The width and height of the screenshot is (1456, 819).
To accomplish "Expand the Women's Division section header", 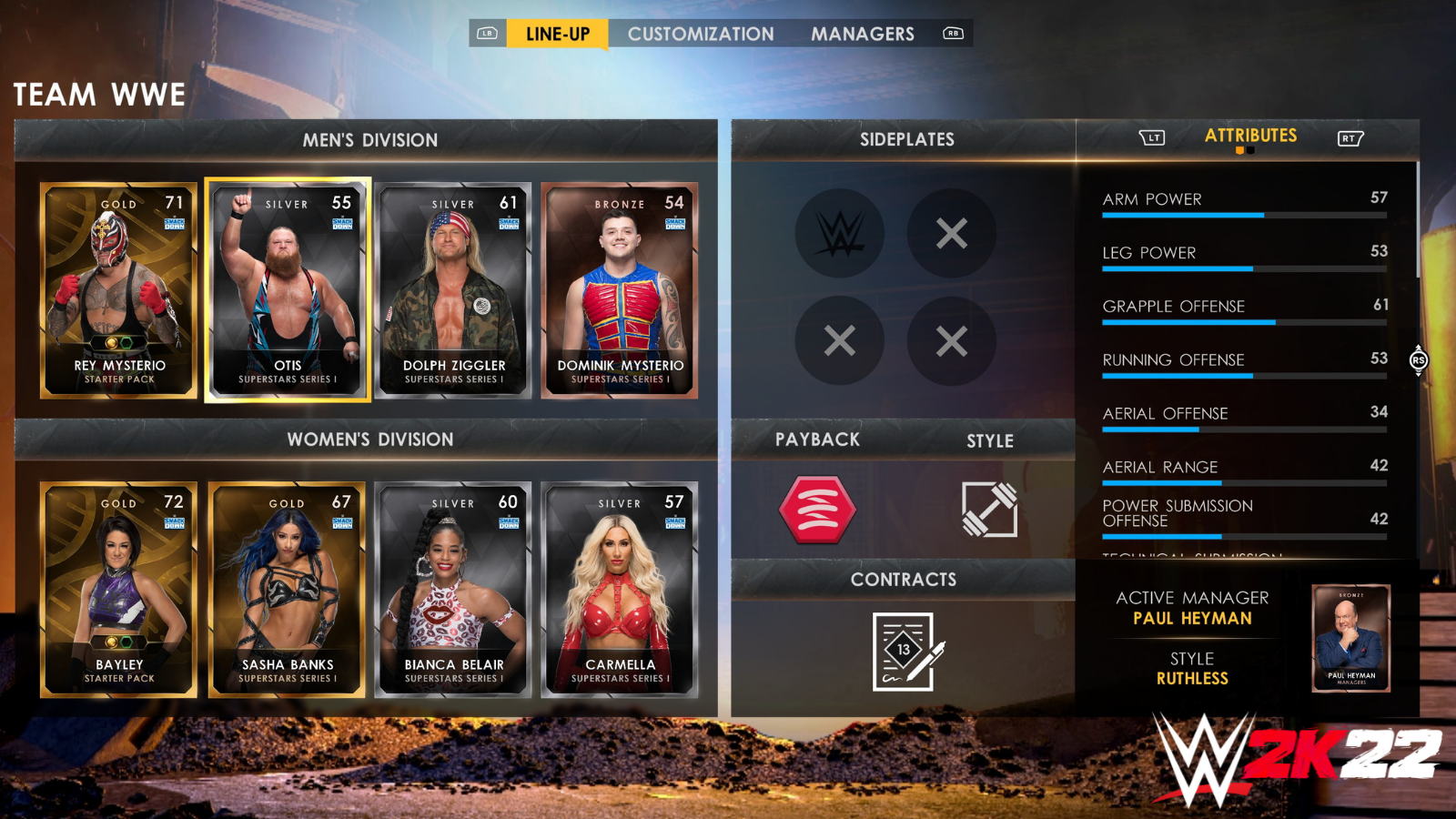I will pyautogui.click(x=369, y=439).
